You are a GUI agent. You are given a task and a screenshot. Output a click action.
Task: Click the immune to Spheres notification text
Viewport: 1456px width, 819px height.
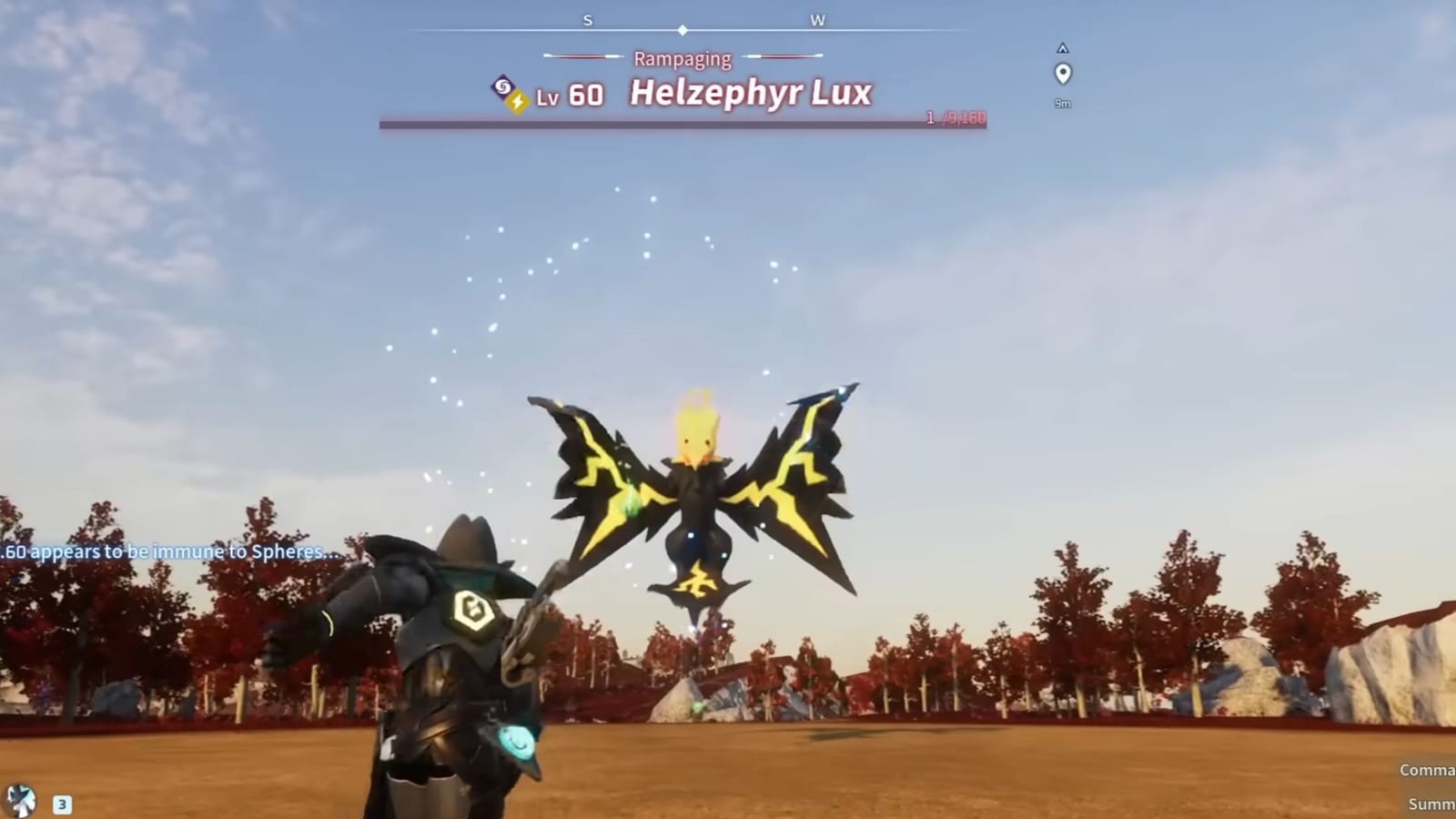169,550
